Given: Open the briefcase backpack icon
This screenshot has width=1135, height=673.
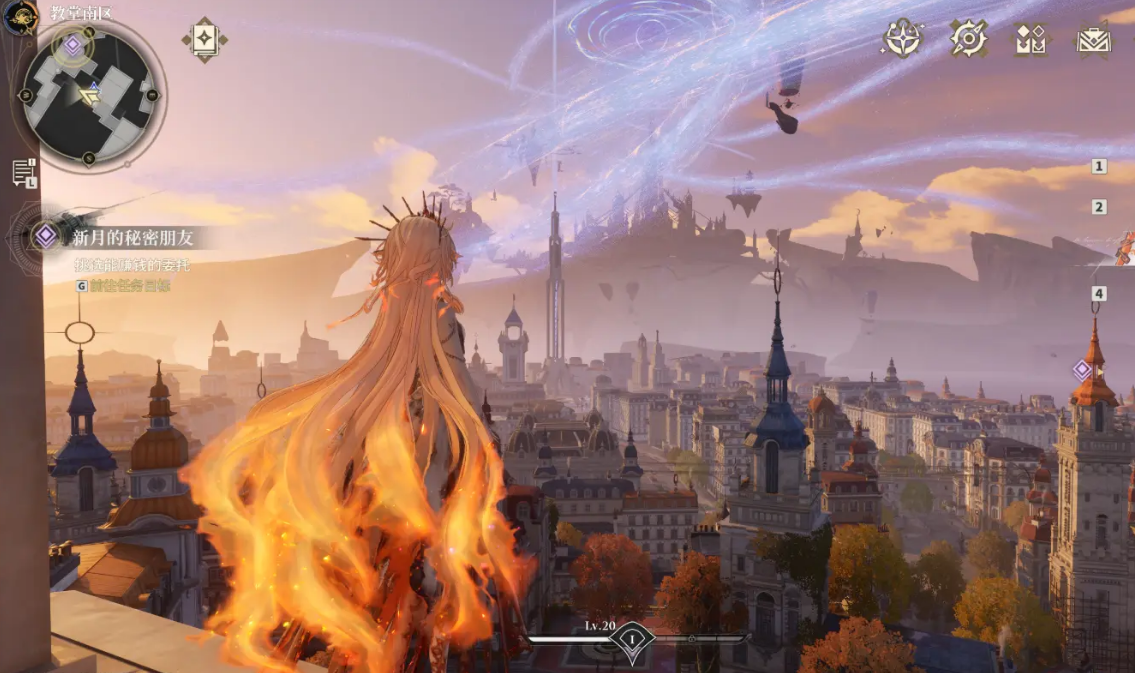Looking at the screenshot, I should pos(1094,40).
